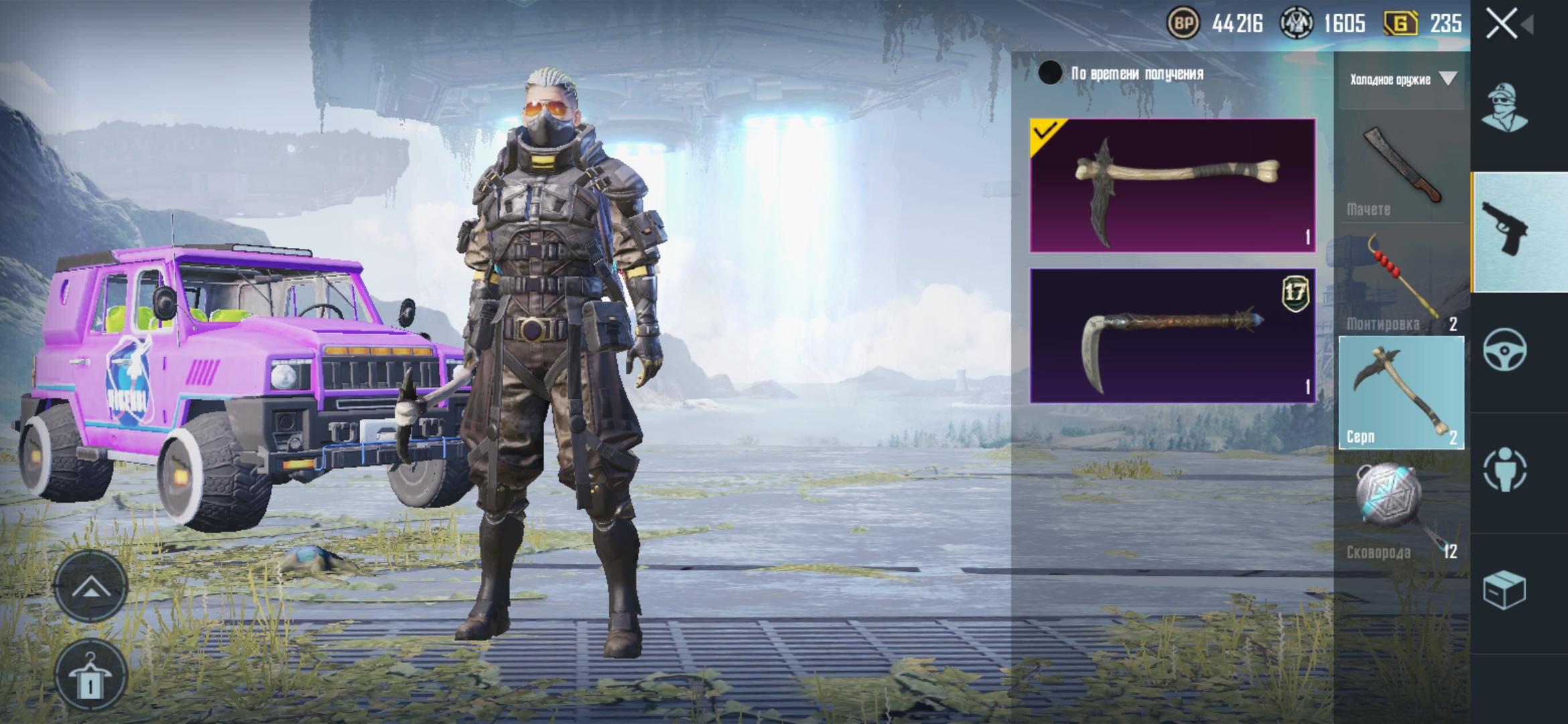
Task: Open the outfit hanger preset button
Action: click(90, 674)
